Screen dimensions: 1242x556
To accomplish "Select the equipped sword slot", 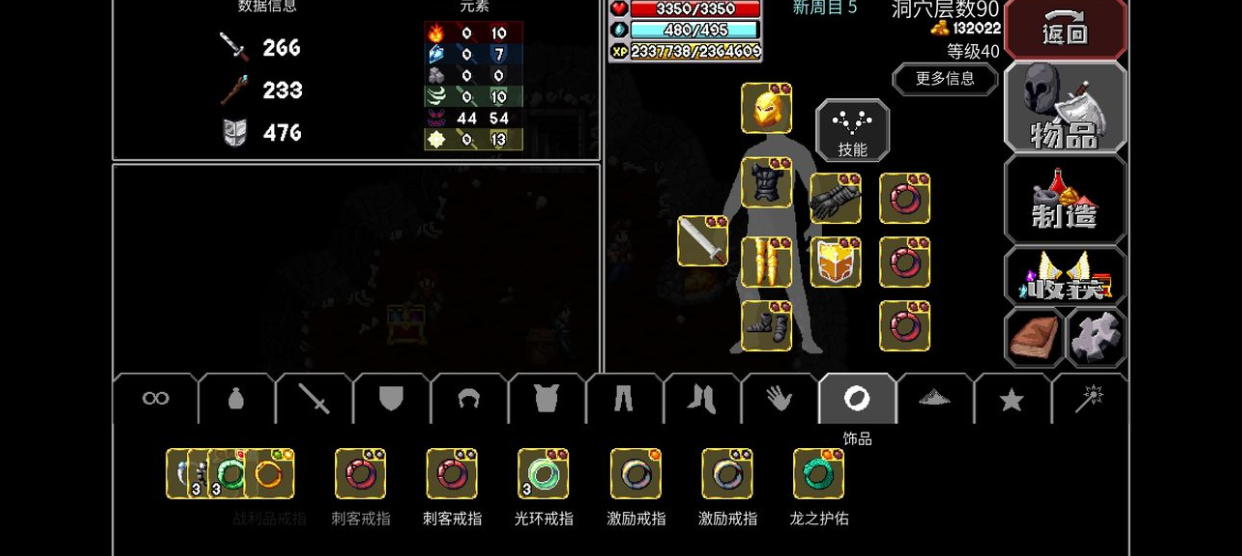I will point(702,241).
